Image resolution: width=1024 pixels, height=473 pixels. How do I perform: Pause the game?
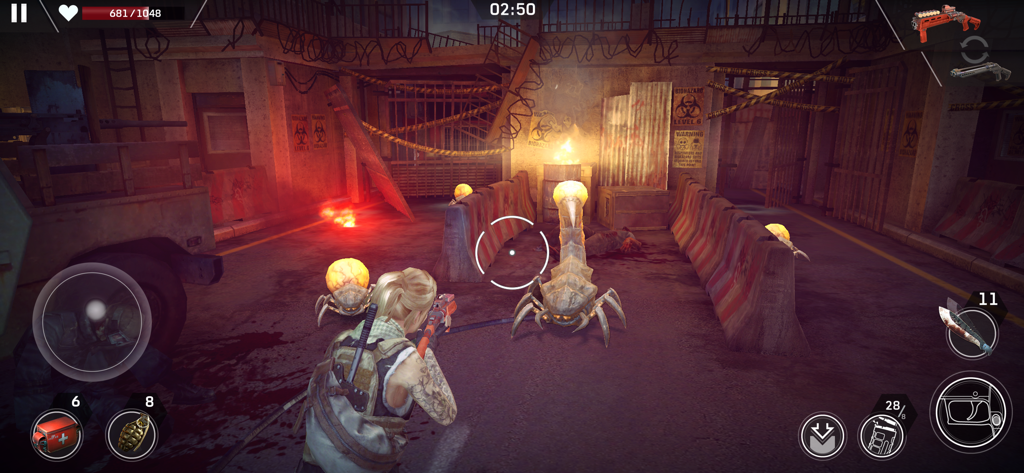point(19,13)
